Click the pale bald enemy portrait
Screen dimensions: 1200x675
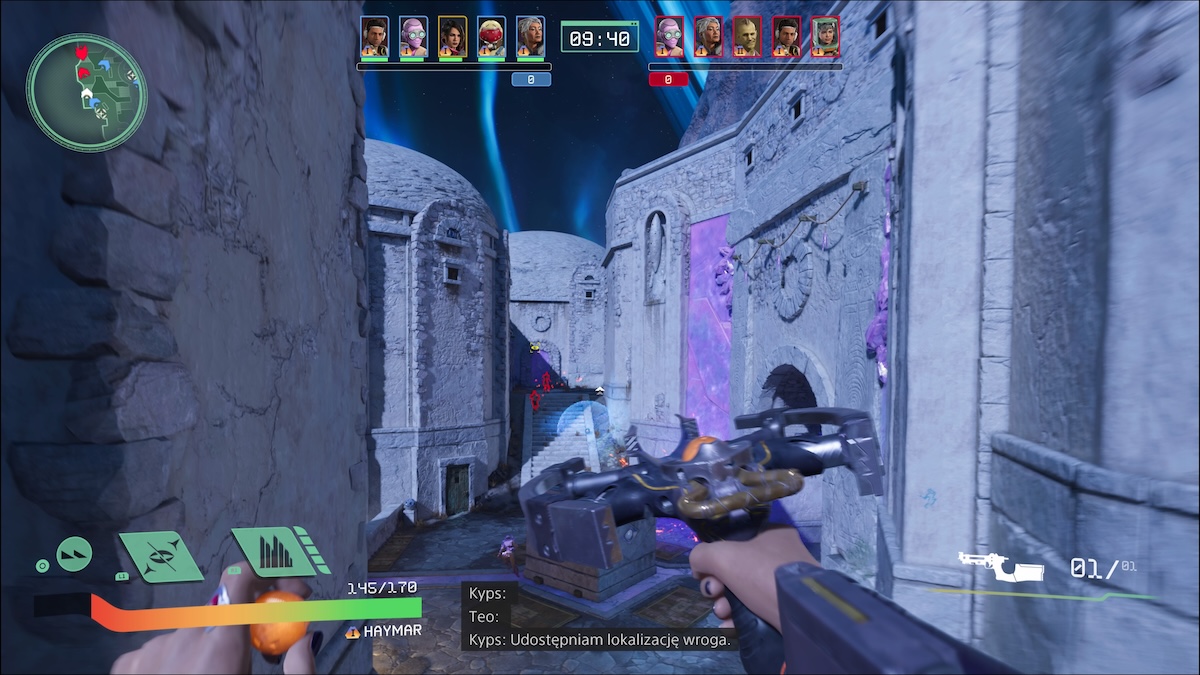[747, 36]
